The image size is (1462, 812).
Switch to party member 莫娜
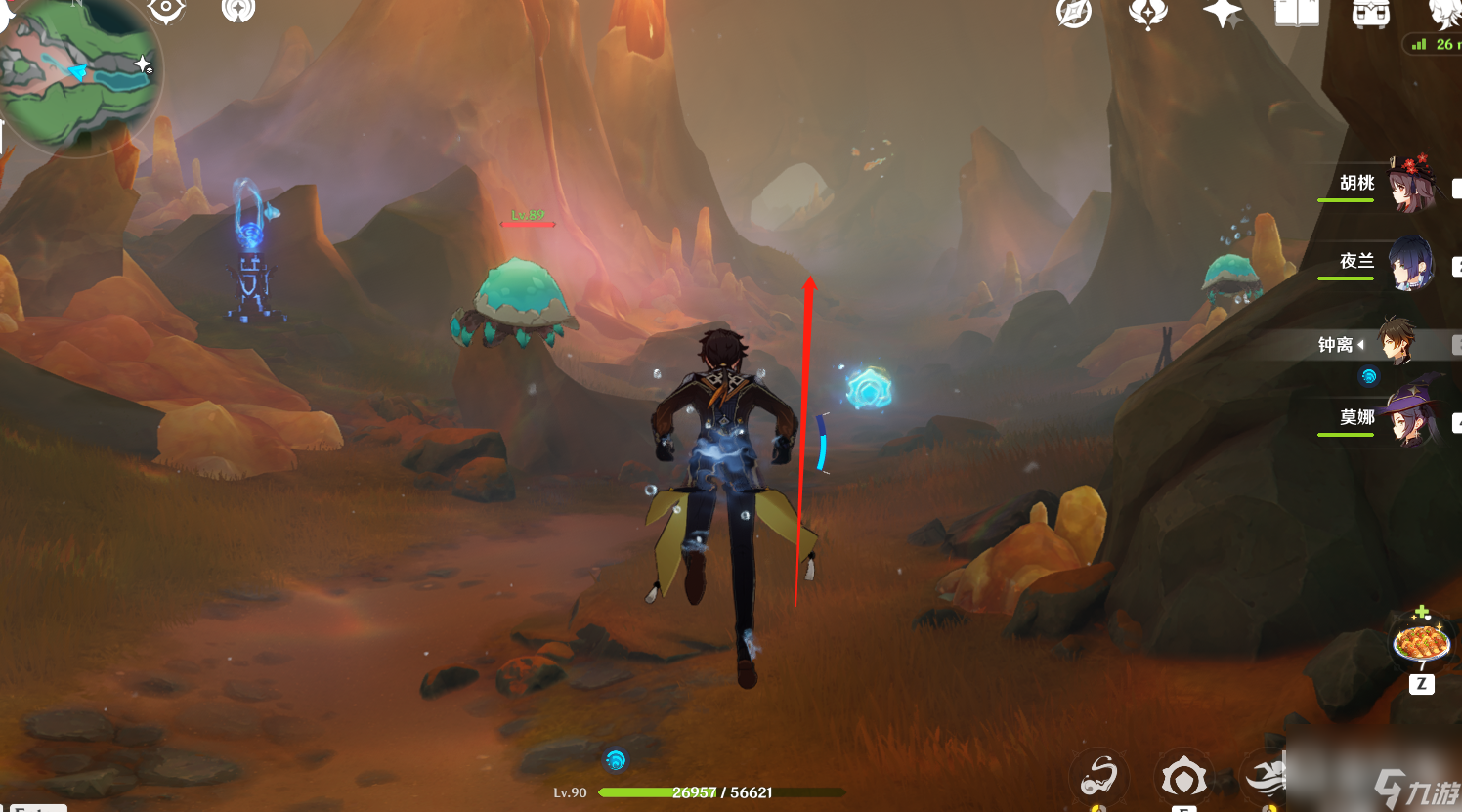click(1411, 418)
